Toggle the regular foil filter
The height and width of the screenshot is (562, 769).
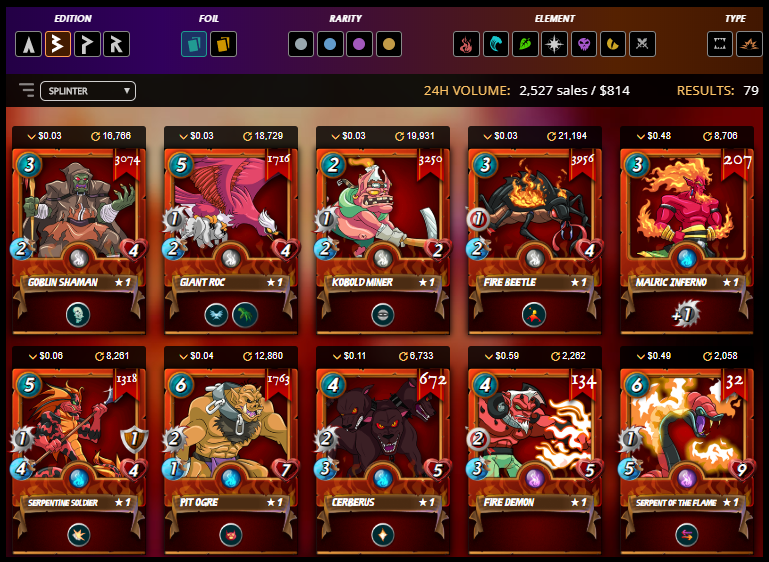(195, 44)
